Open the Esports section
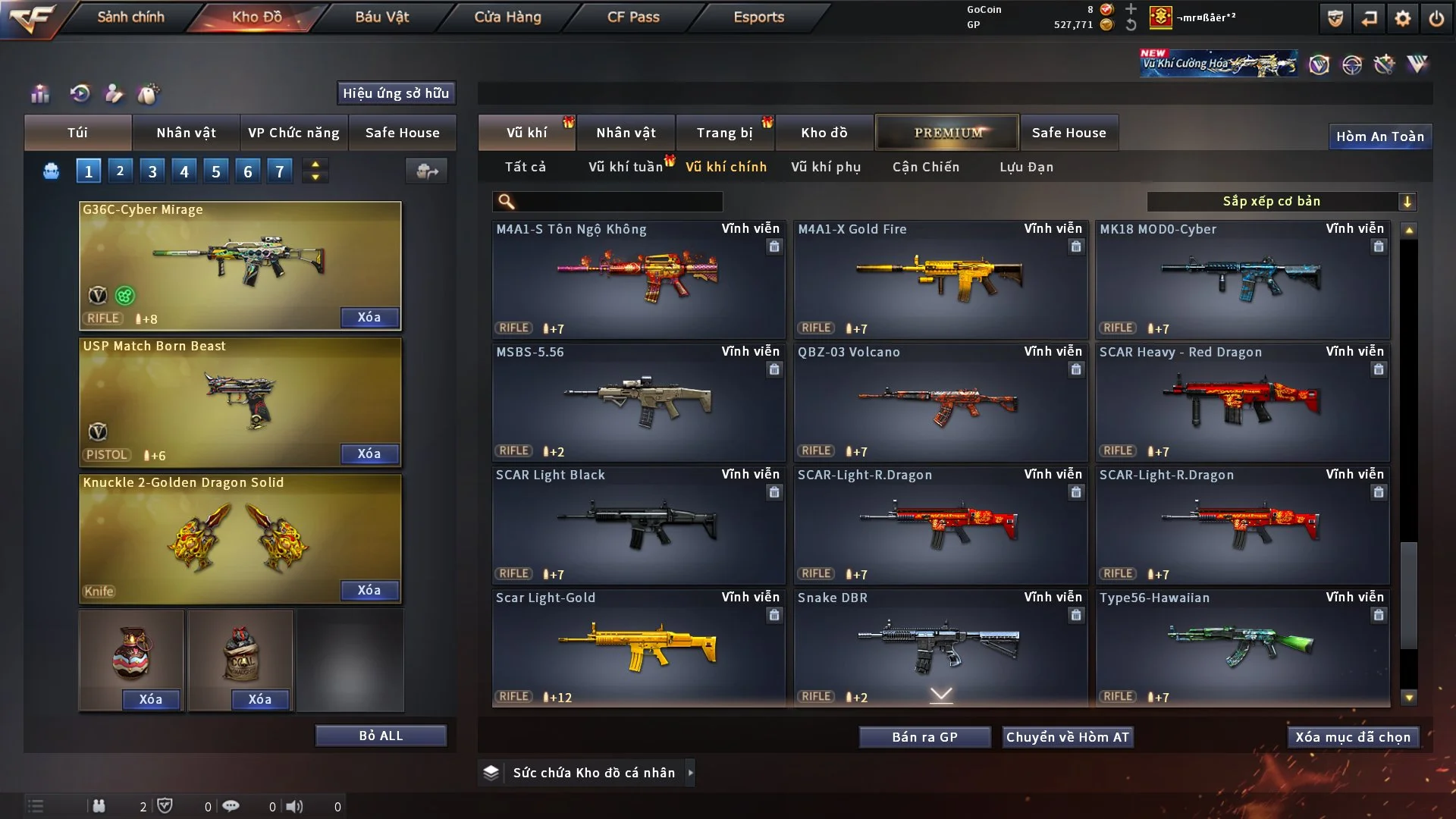1456x819 pixels. pyautogui.click(x=758, y=17)
